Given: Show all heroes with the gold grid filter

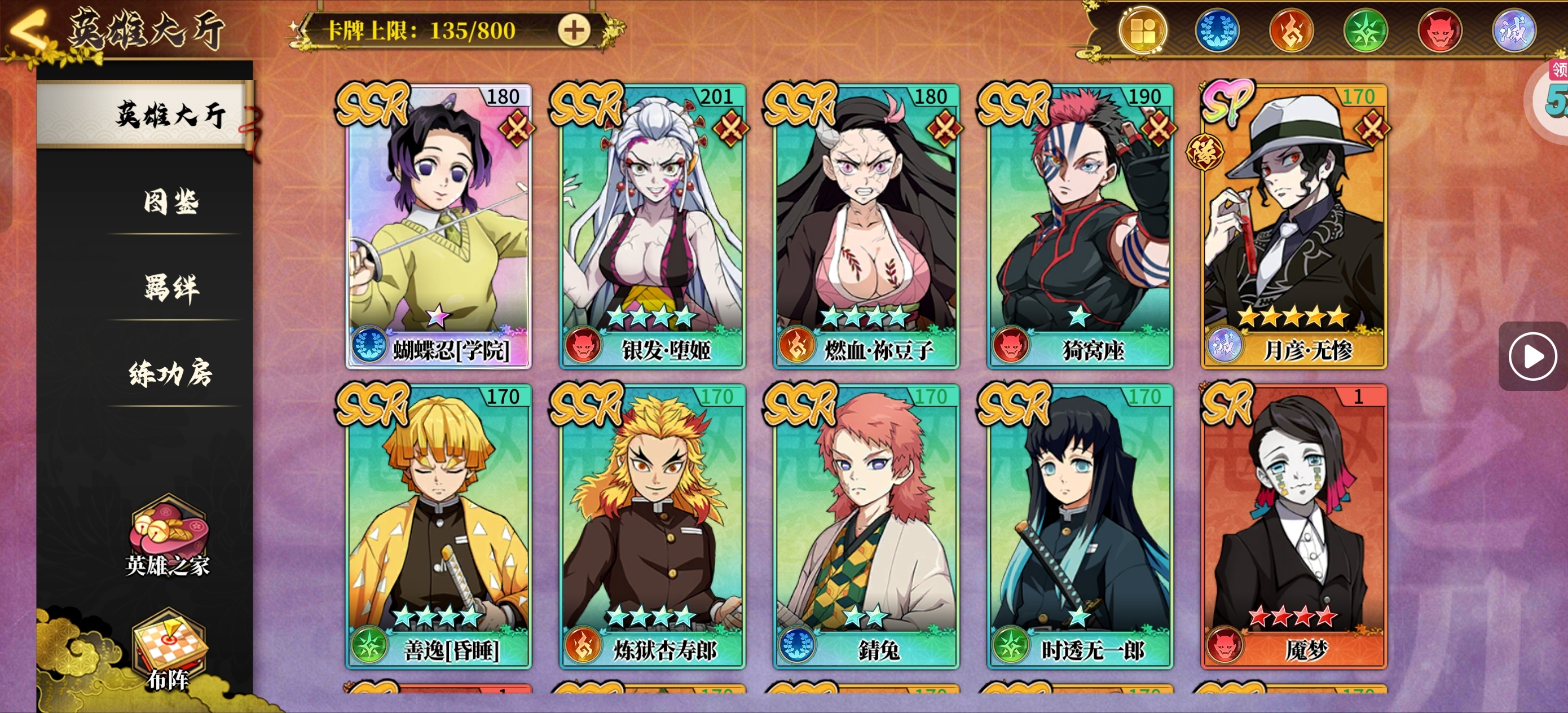Looking at the screenshot, I should (x=1143, y=31).
